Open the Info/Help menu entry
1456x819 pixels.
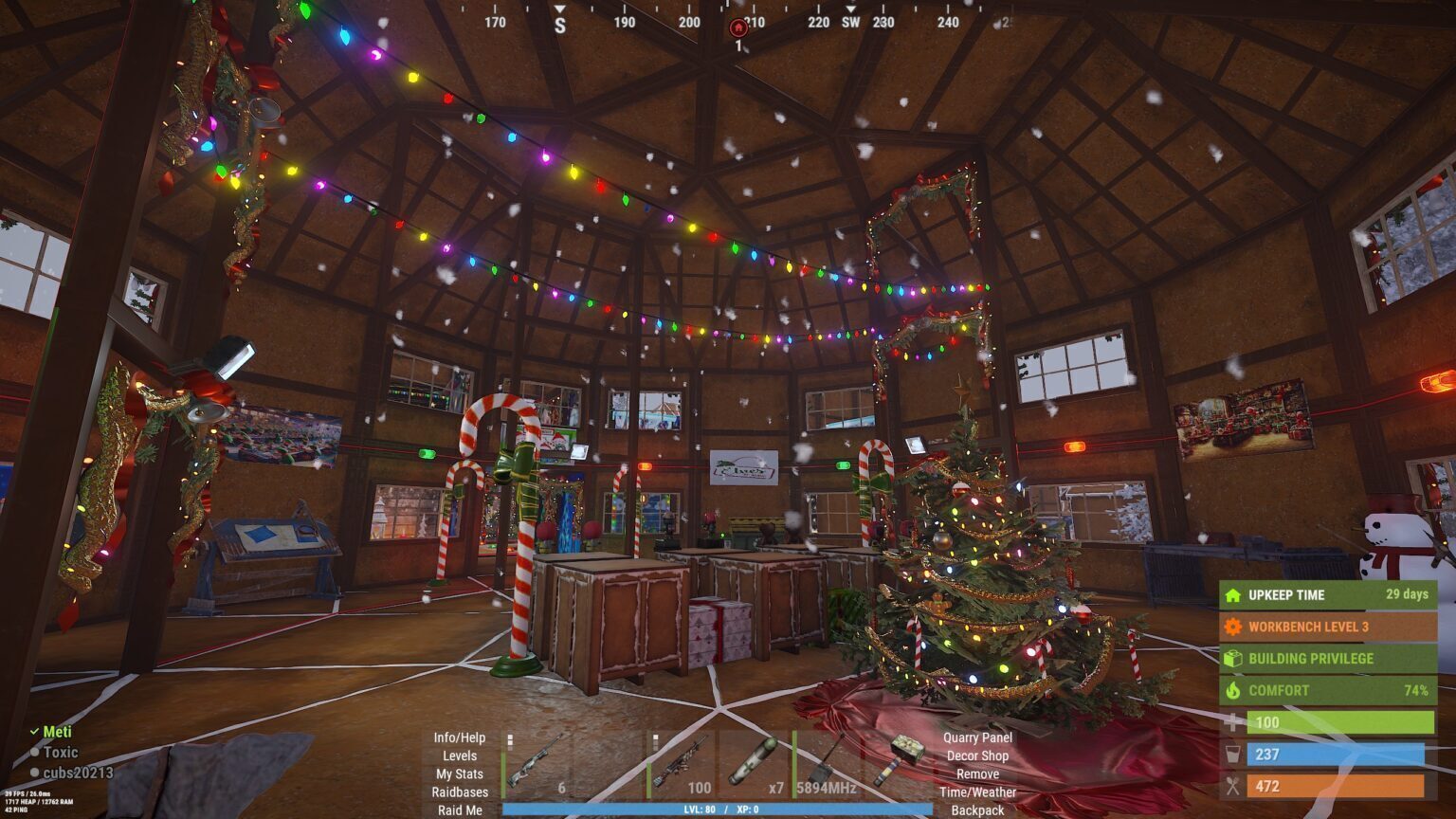pyautogui.click(x=458, y=737)
